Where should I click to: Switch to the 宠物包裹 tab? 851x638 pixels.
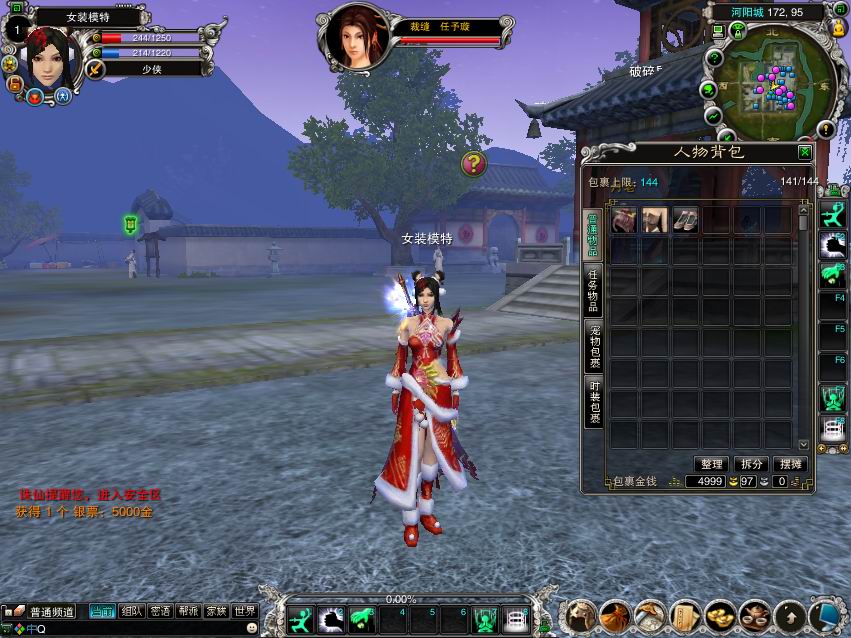(594, 345)
